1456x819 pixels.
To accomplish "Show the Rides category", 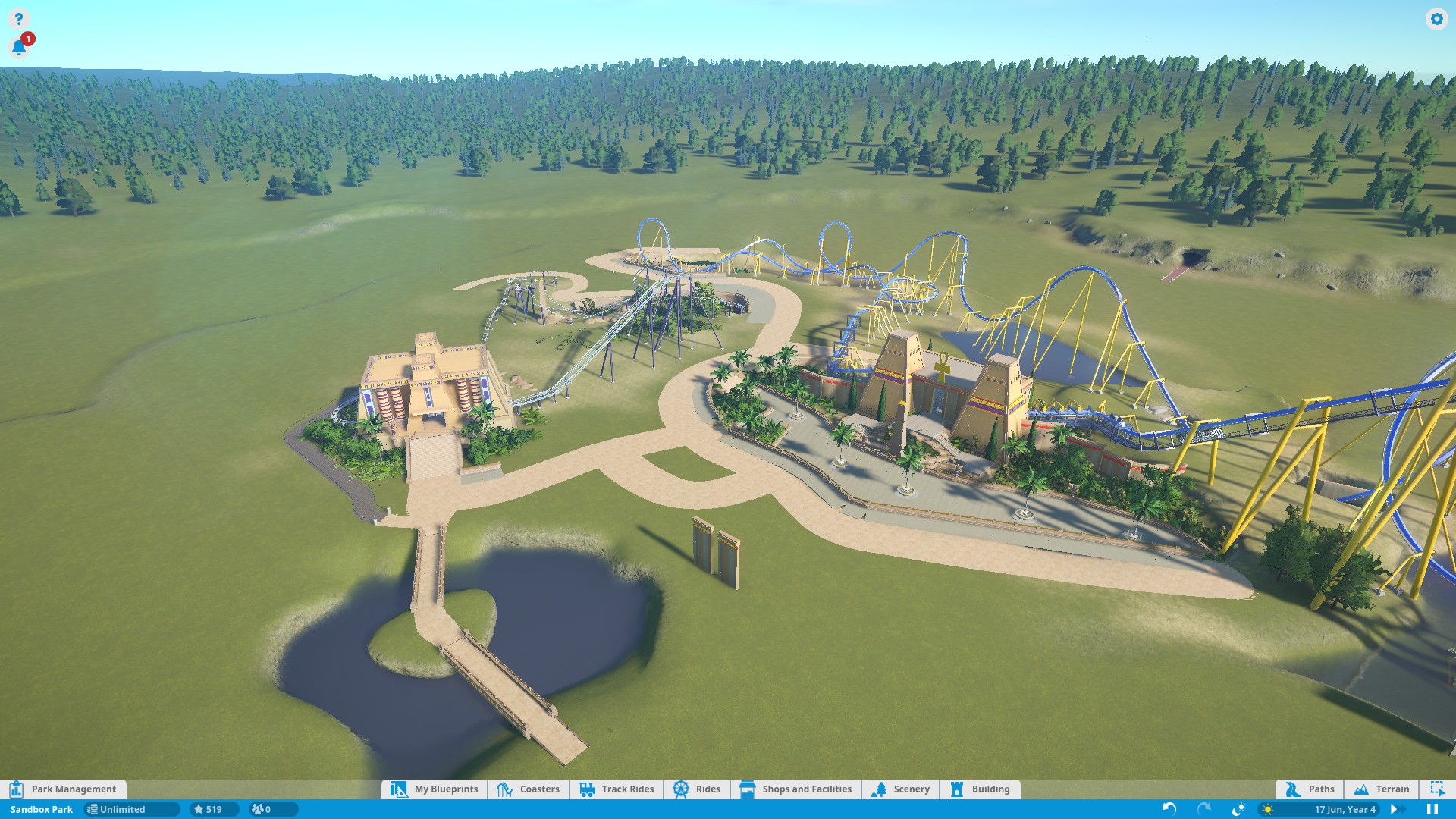I will click(697, 789).
